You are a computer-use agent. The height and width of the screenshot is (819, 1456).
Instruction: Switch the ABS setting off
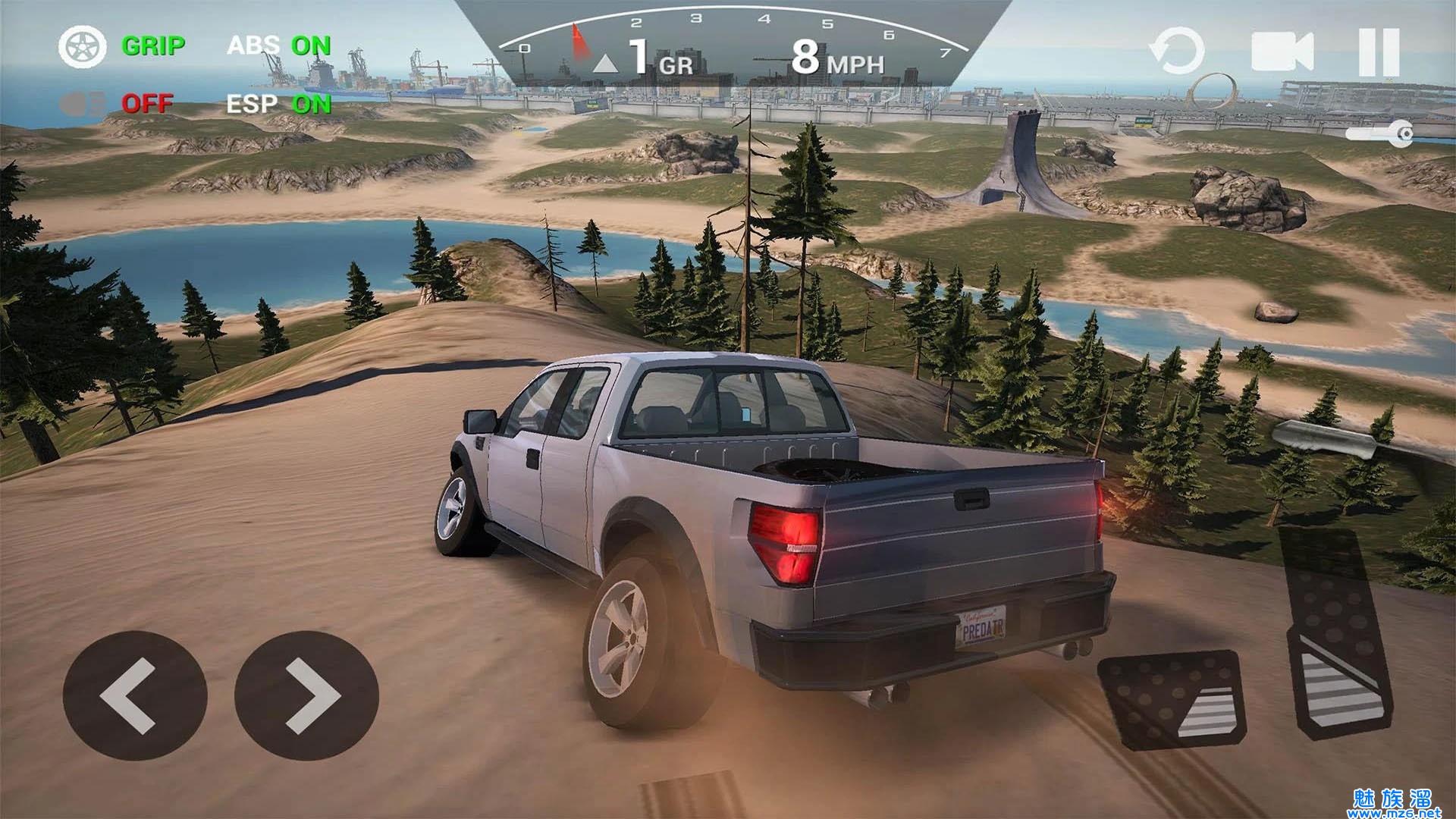coord(279,46)
